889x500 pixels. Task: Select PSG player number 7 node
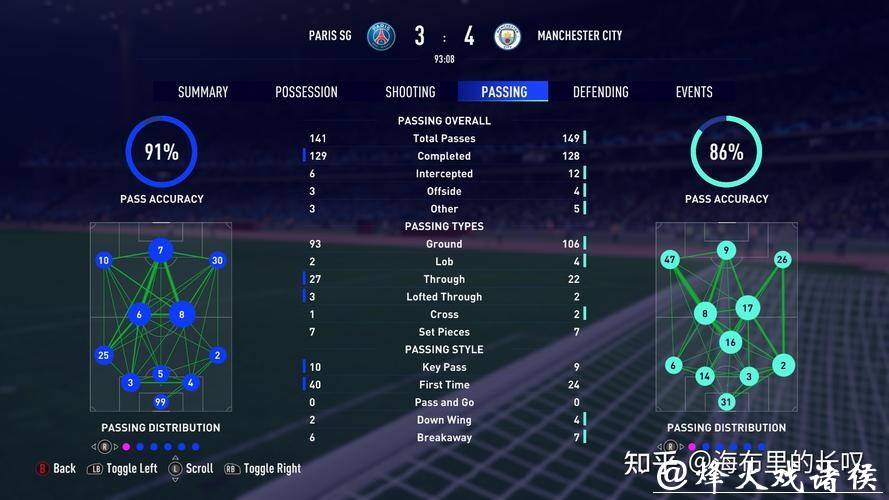pos(160,250)
